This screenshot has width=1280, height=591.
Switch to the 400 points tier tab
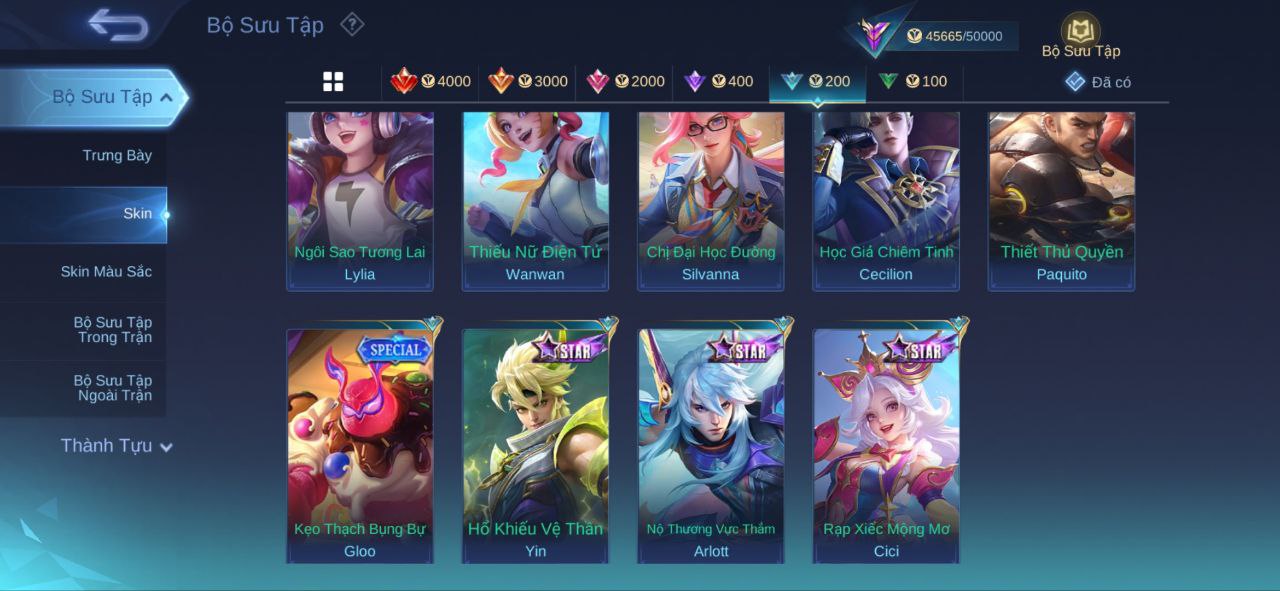click(719, 82)
